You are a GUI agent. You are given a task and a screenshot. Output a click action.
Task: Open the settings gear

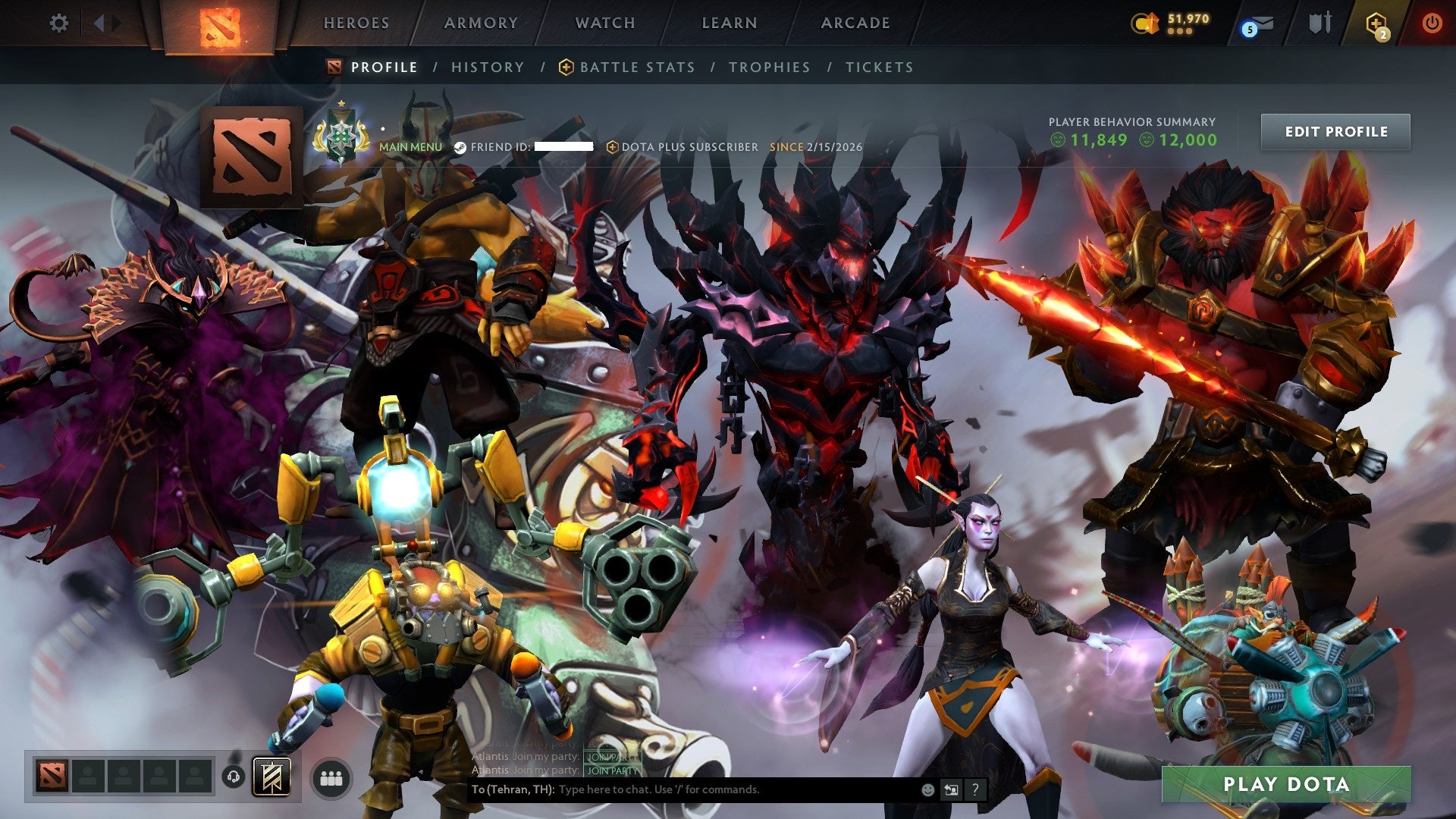point(59,24)
